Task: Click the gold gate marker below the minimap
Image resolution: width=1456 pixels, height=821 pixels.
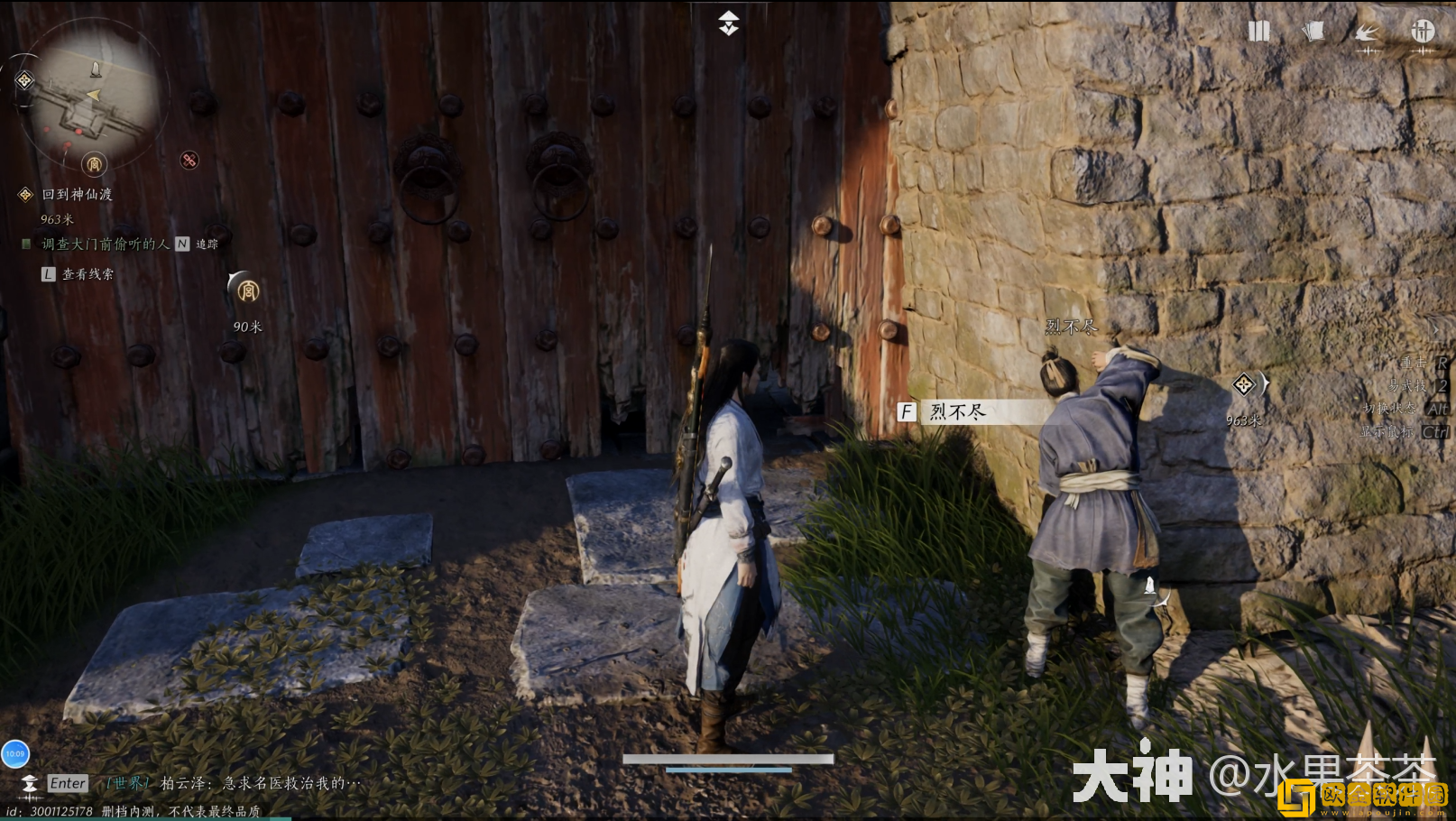Action: pos(94,164)
